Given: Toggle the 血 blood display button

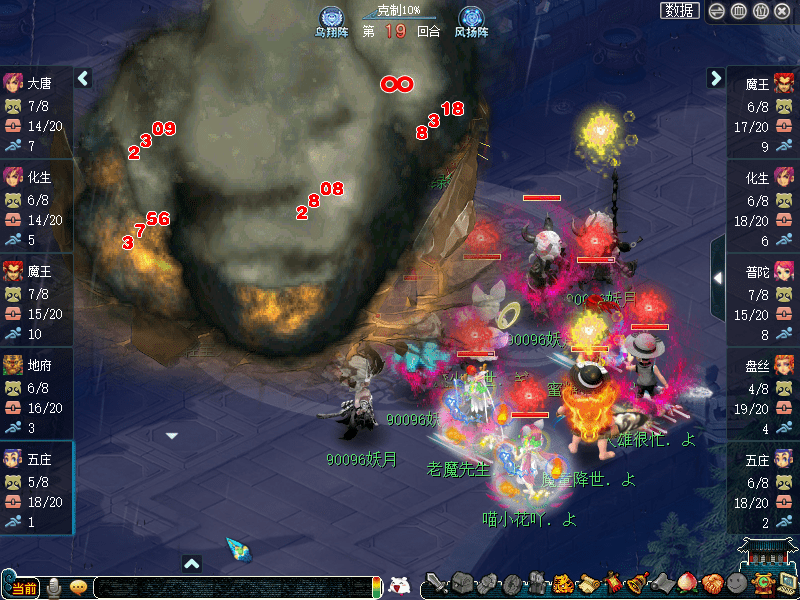Looking at the screenshot, I should pos(739,11).
